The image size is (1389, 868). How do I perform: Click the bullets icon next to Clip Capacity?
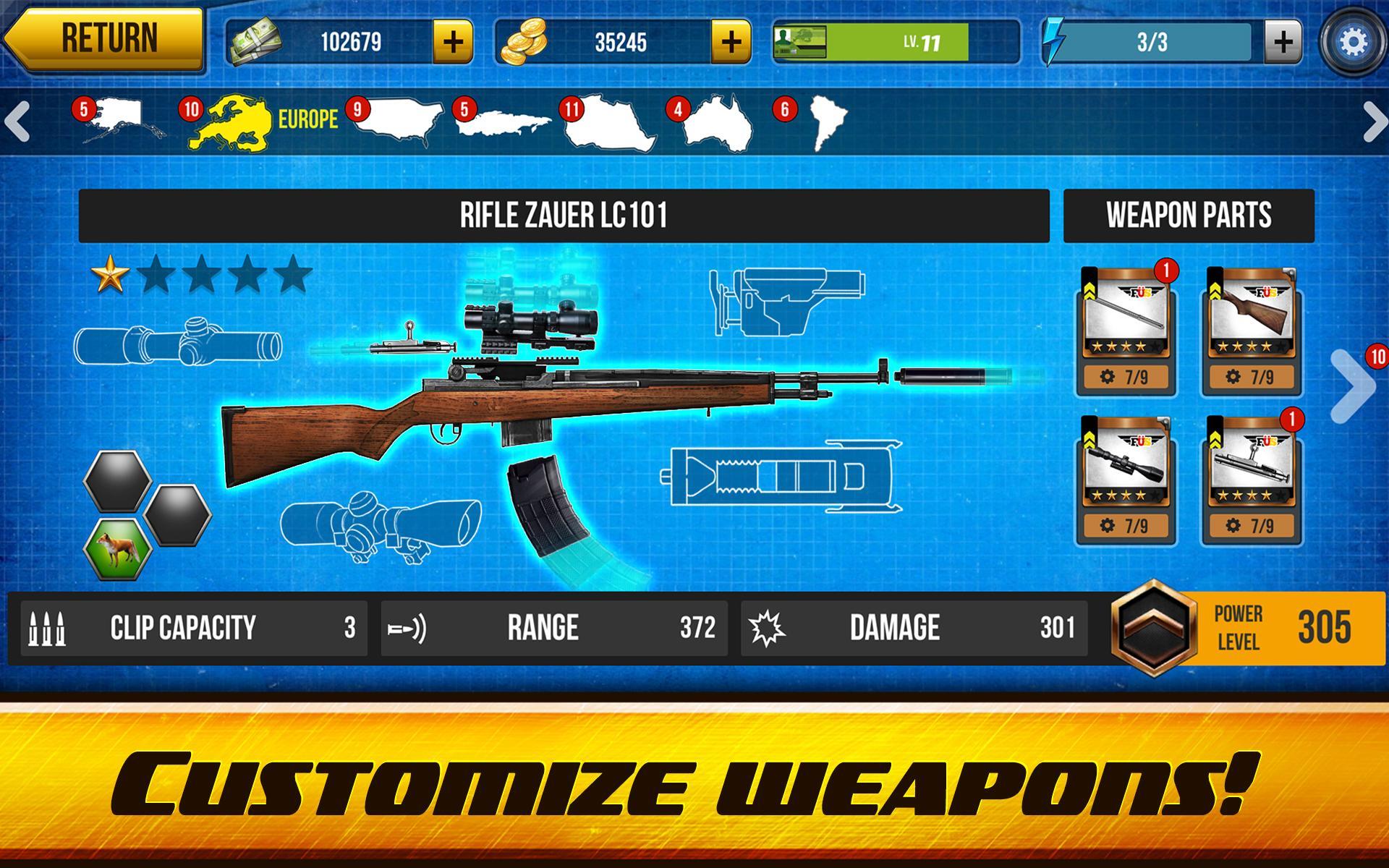tap(47, 628)
